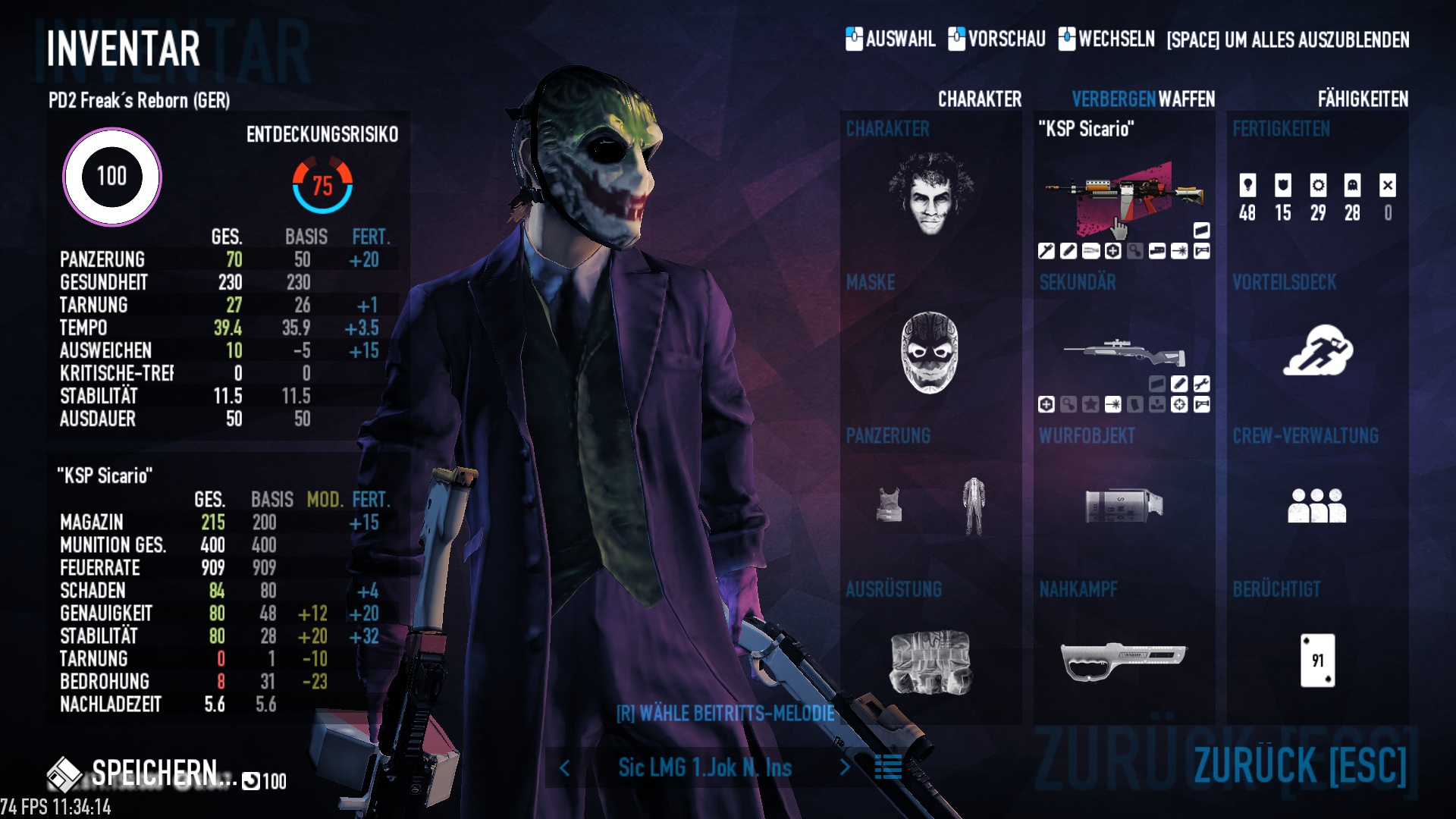The width and height of the screenshot is (1456, 819).
Task: Go back with Zurück button
Action: point(1300,765)
